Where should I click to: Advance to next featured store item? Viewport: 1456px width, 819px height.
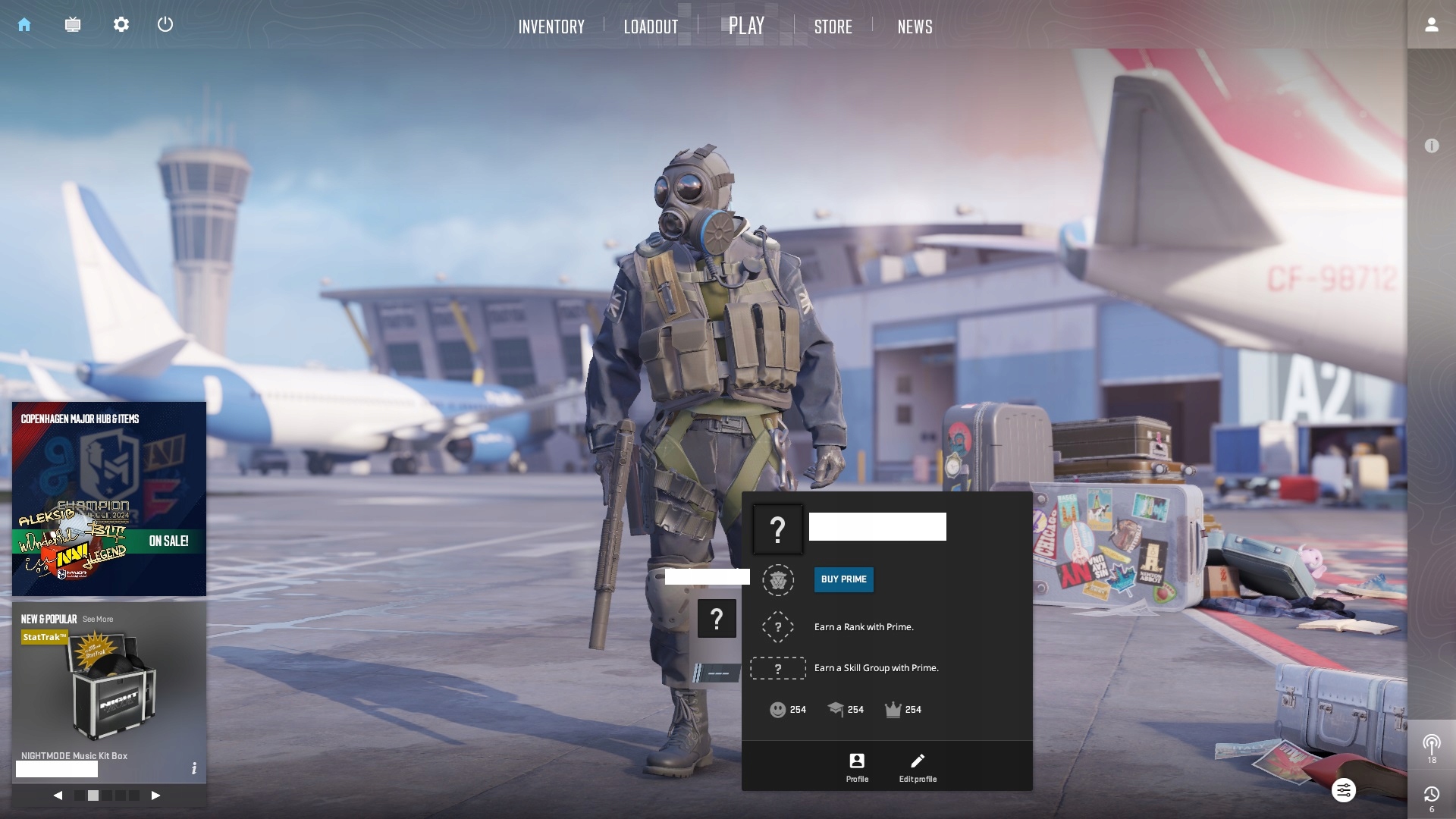click(x=155, y=795)
